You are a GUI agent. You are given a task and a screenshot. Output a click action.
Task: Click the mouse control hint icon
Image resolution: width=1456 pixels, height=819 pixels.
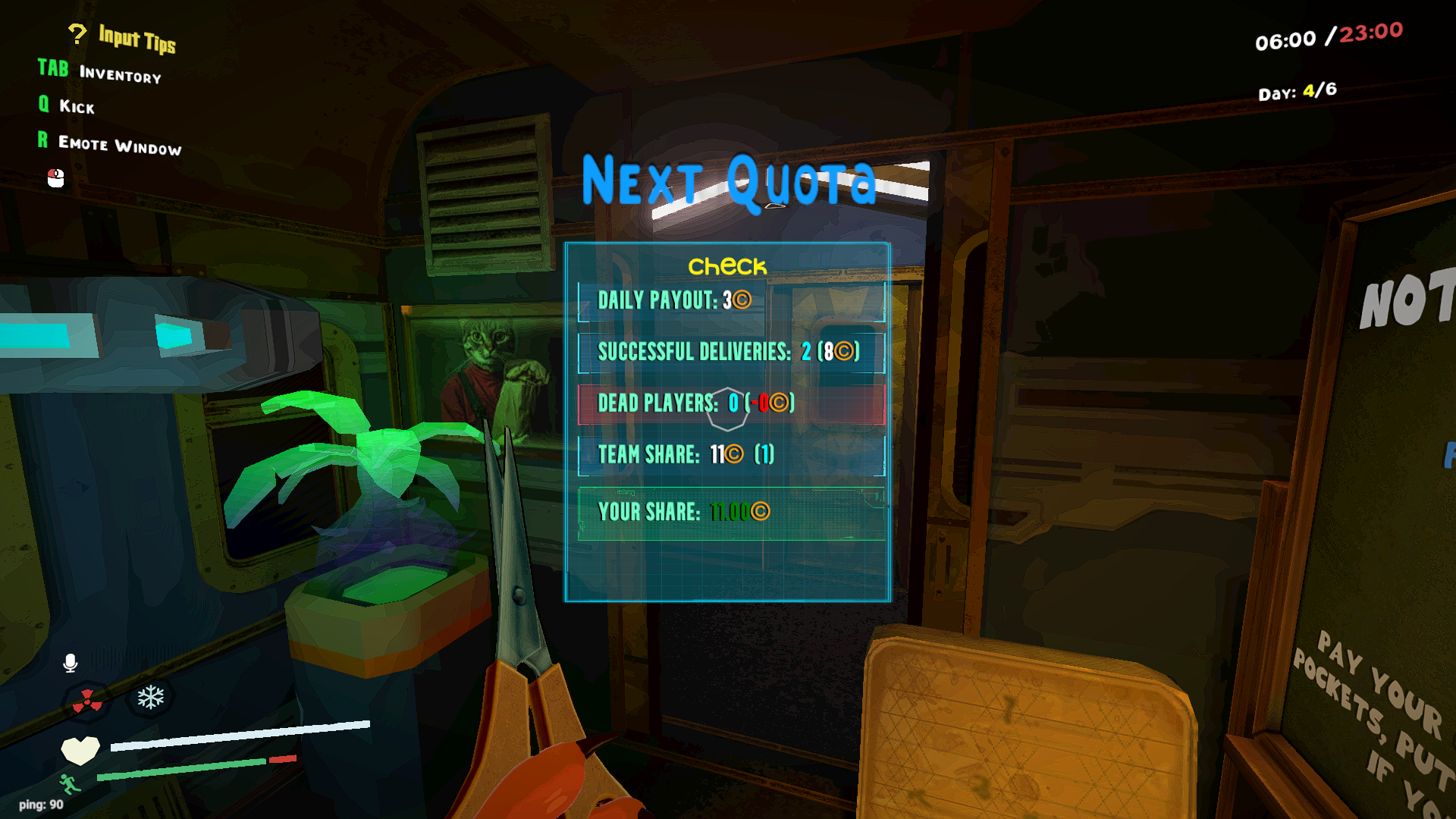[54, 180]
